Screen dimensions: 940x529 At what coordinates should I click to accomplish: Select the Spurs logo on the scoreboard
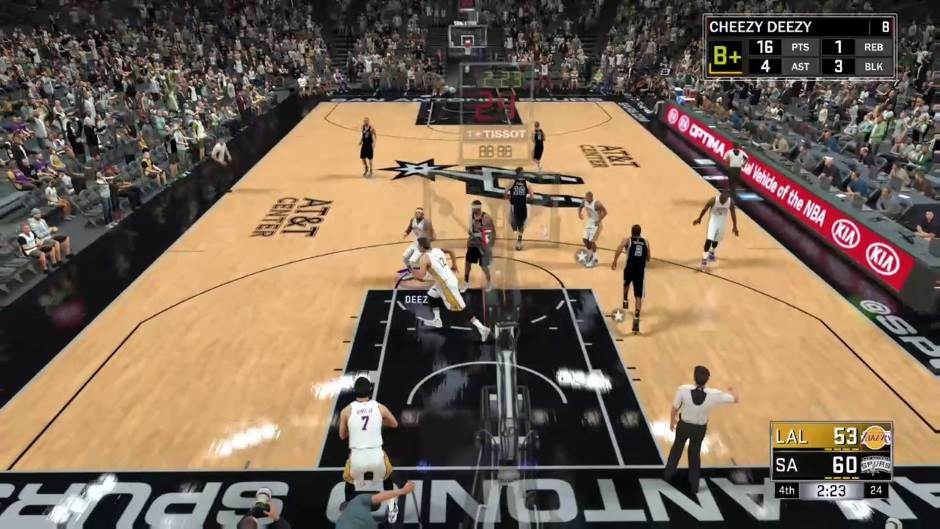[876, 465]
